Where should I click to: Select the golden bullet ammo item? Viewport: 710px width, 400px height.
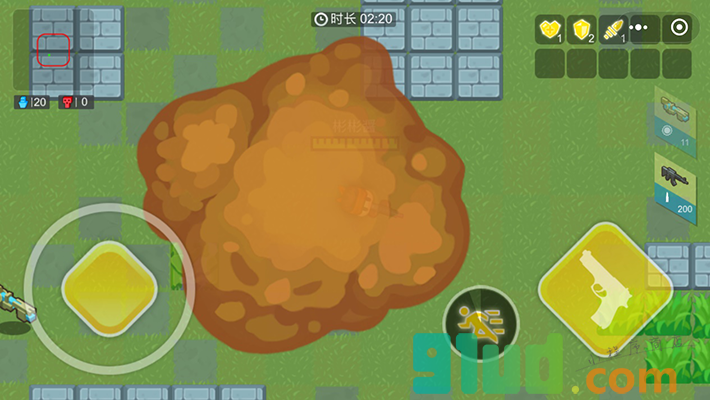coord(612,30)
